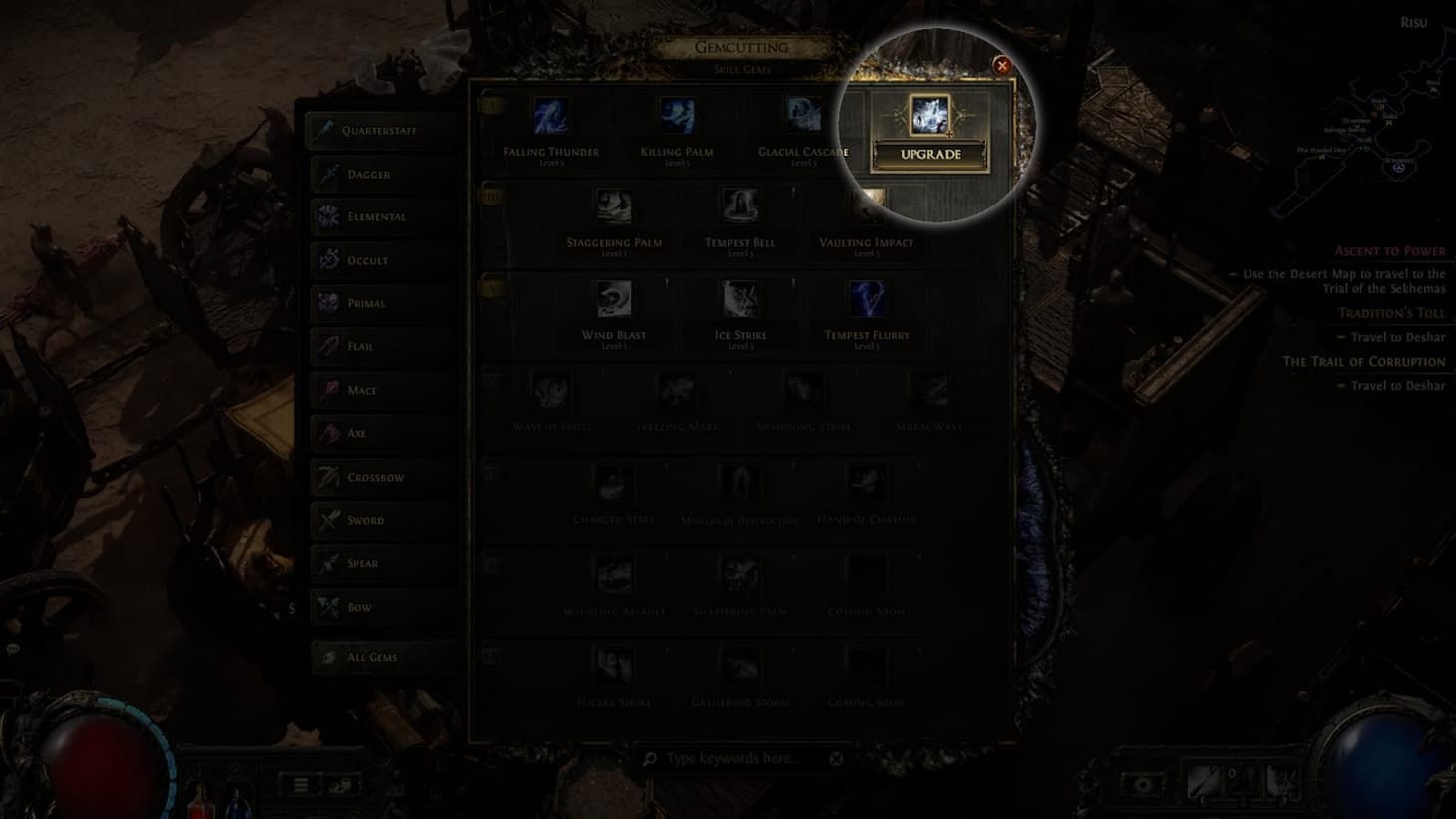The height and width of the screenshot is (819, 1456).
Task: Select the Dagger weapon category icon
Action: pyautogui.click(x=327, y=174)
